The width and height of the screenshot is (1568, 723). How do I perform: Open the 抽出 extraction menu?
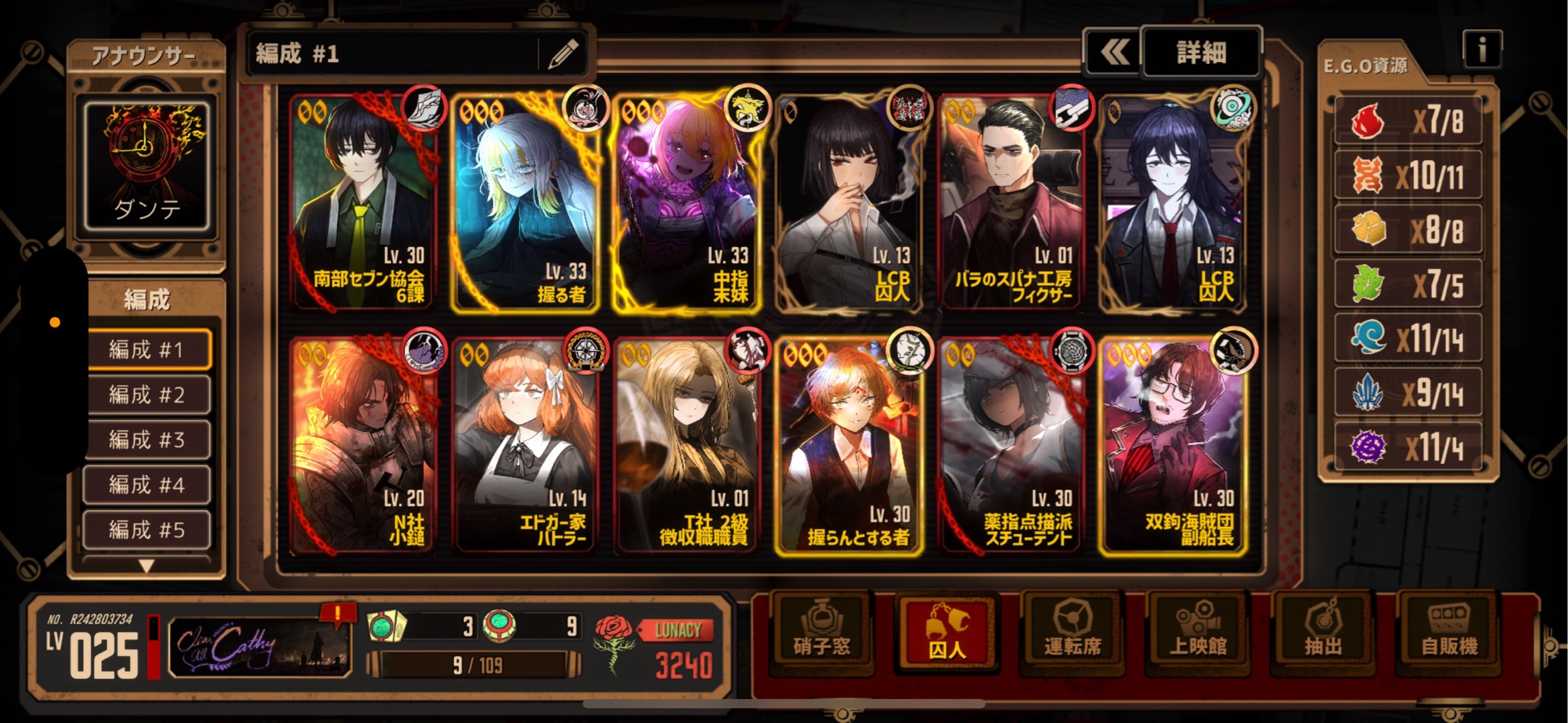tap(1323, 632)
